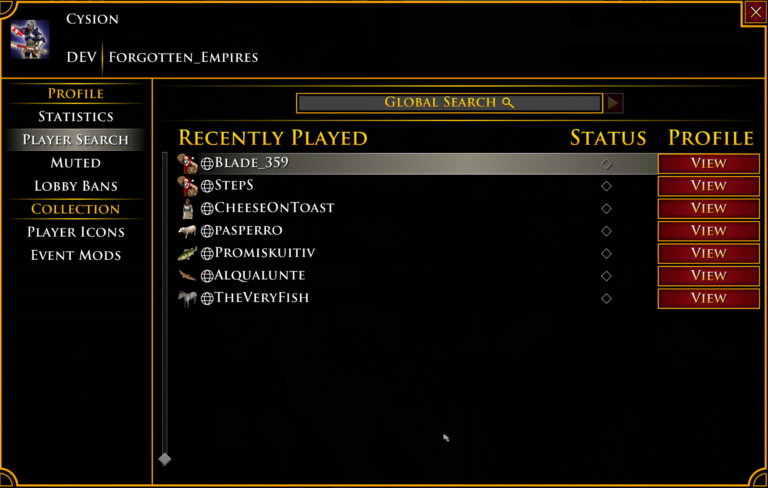View pasperro's profile
The image size is (768, 488).
(x=708, y=231)
